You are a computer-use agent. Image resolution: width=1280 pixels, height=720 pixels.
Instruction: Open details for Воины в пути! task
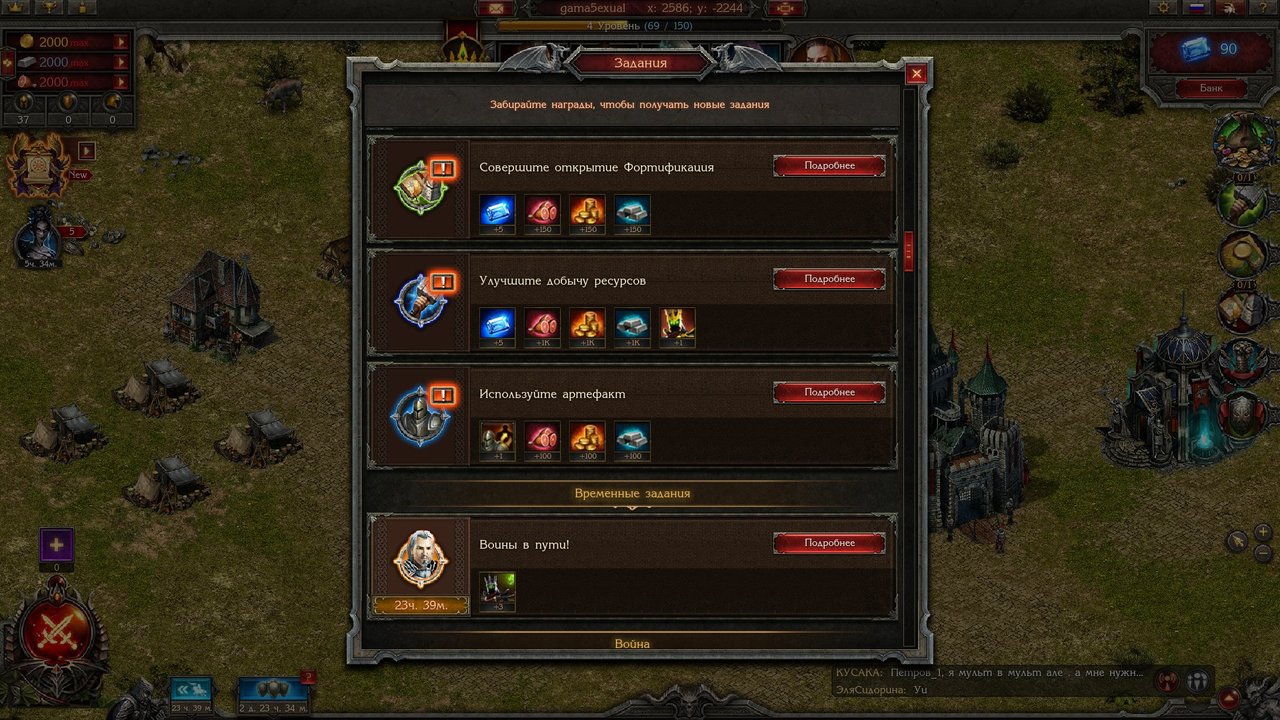click(829, 543)
